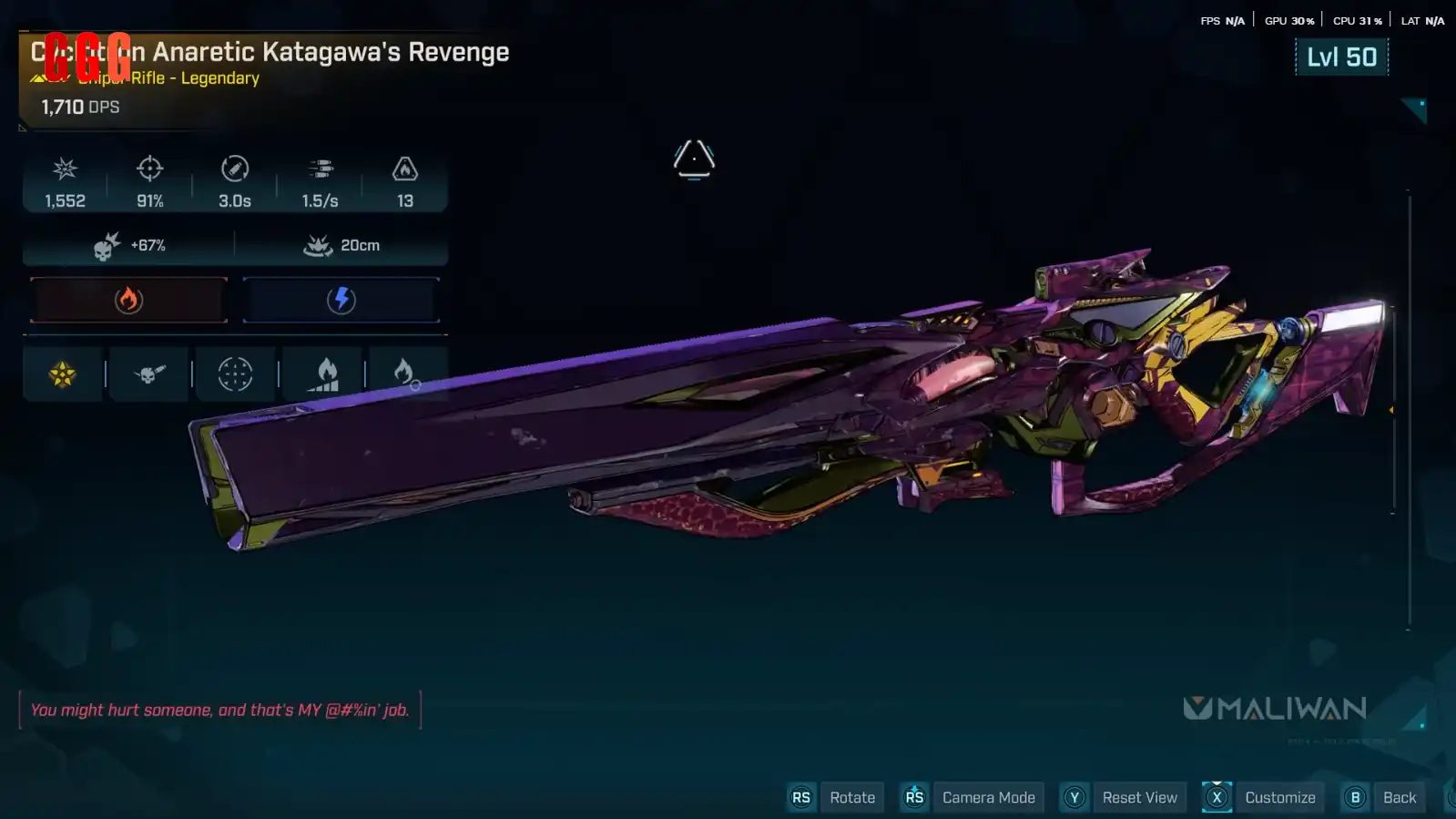
Task: Inspect the circular reticle perk
Action: click(x=235, y=374)
